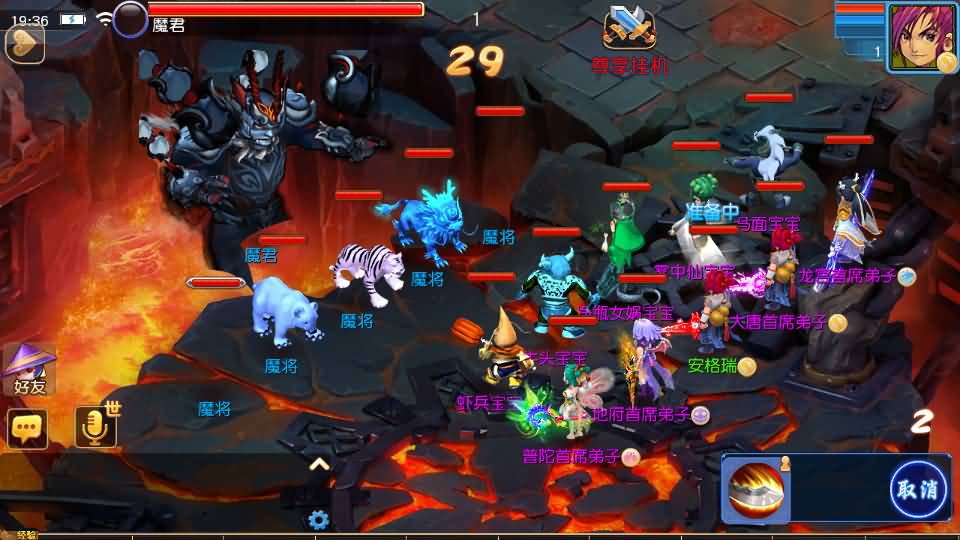Open the chat speech bubble
The image size is (960, 540).
[x=27, y=429]
